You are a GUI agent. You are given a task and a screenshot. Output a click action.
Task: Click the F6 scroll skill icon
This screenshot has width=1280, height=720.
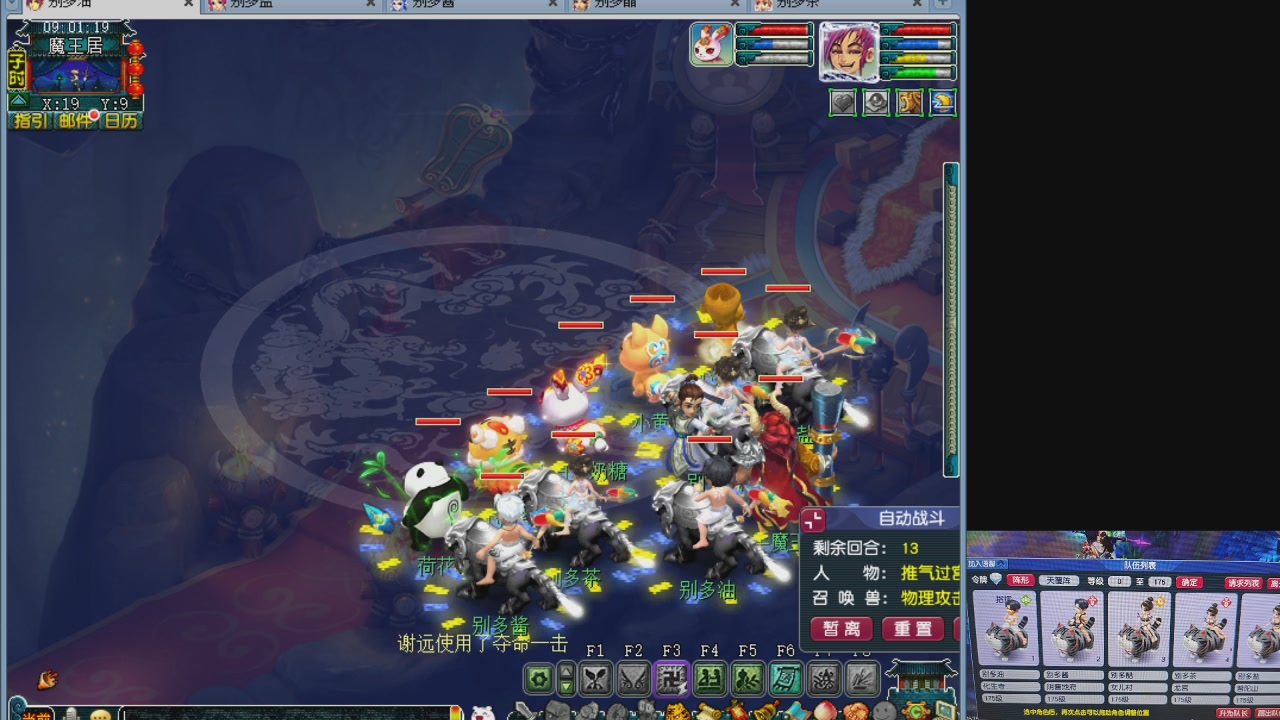point(786,680)
